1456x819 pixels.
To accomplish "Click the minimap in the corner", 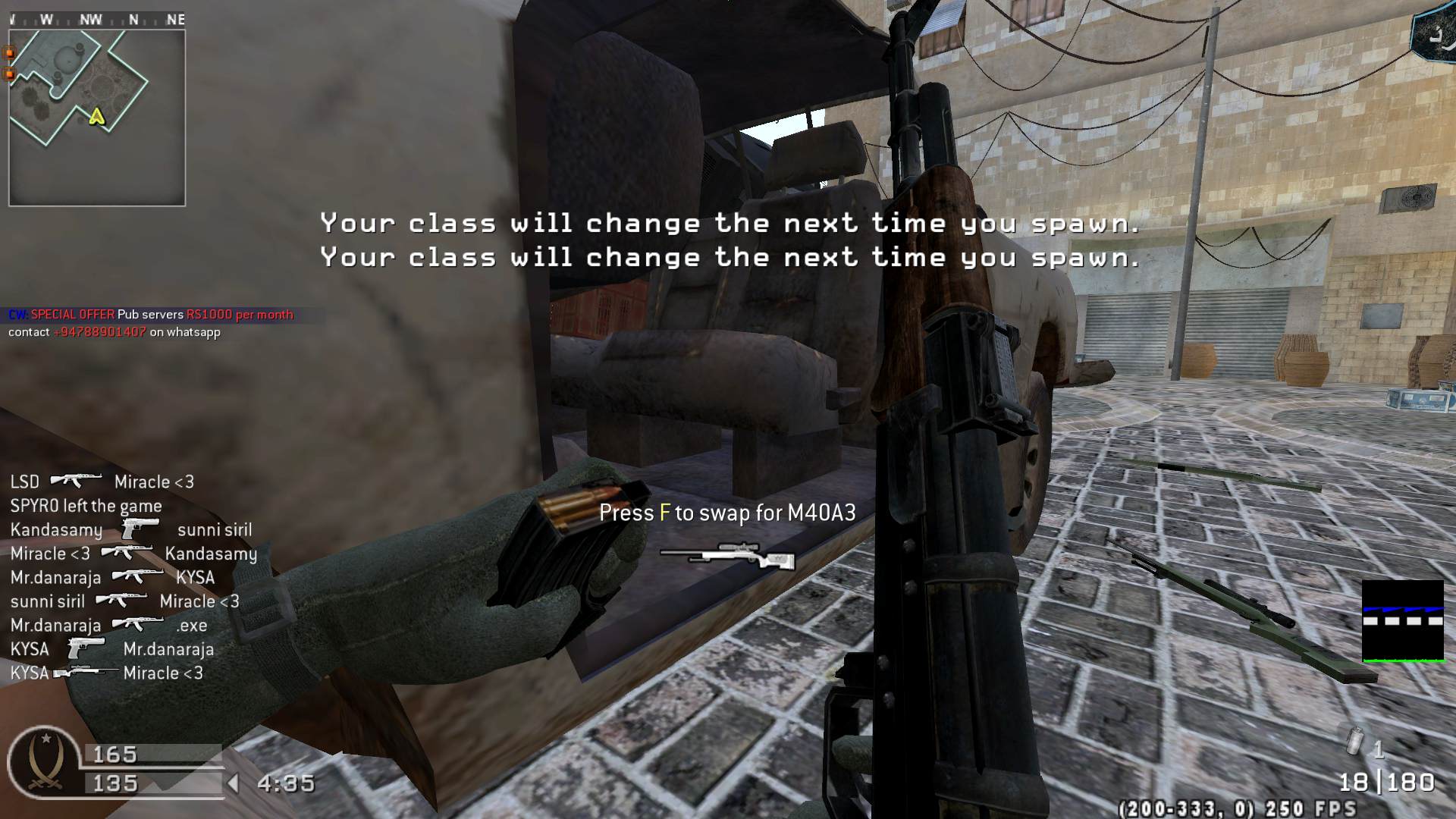I will (96, 118).
